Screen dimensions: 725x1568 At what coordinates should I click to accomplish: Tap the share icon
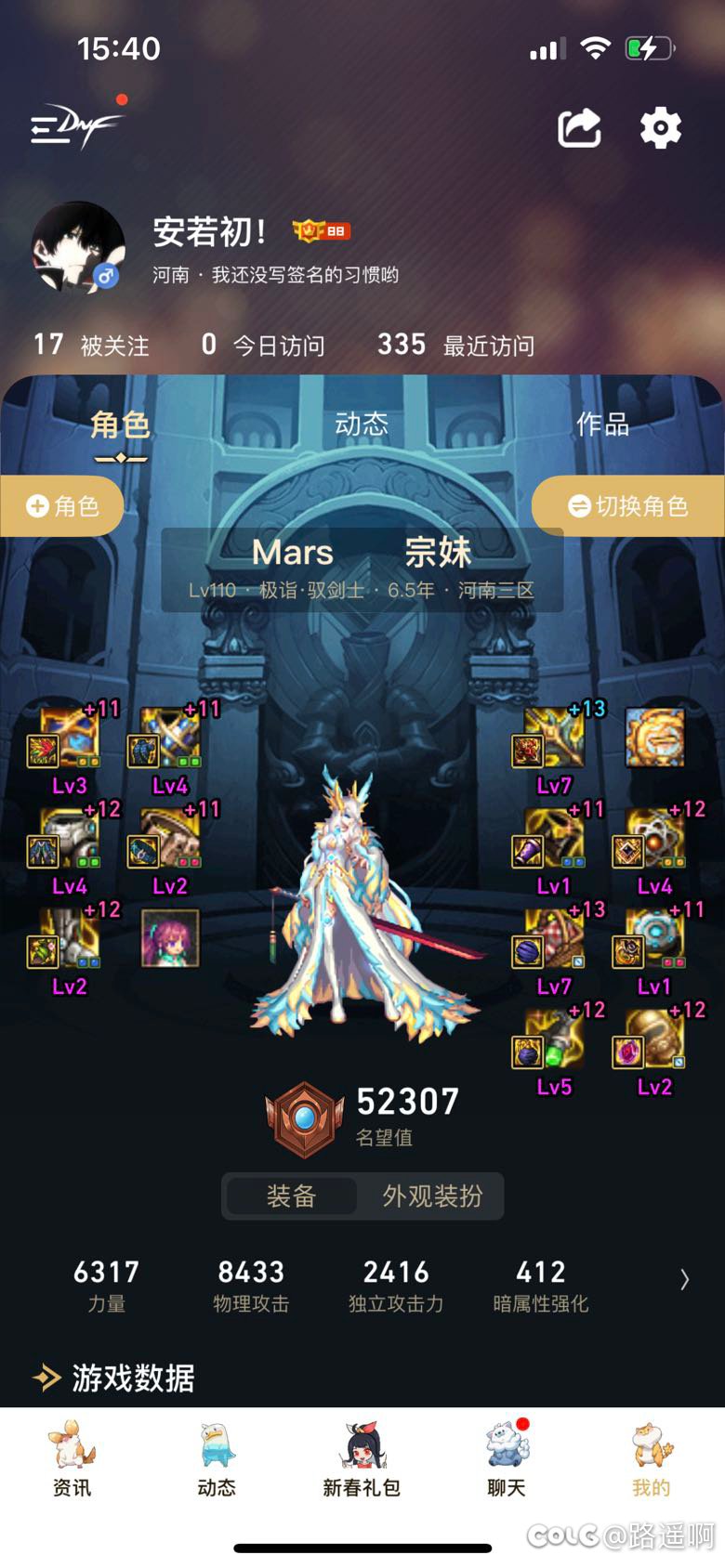(579, 128)
